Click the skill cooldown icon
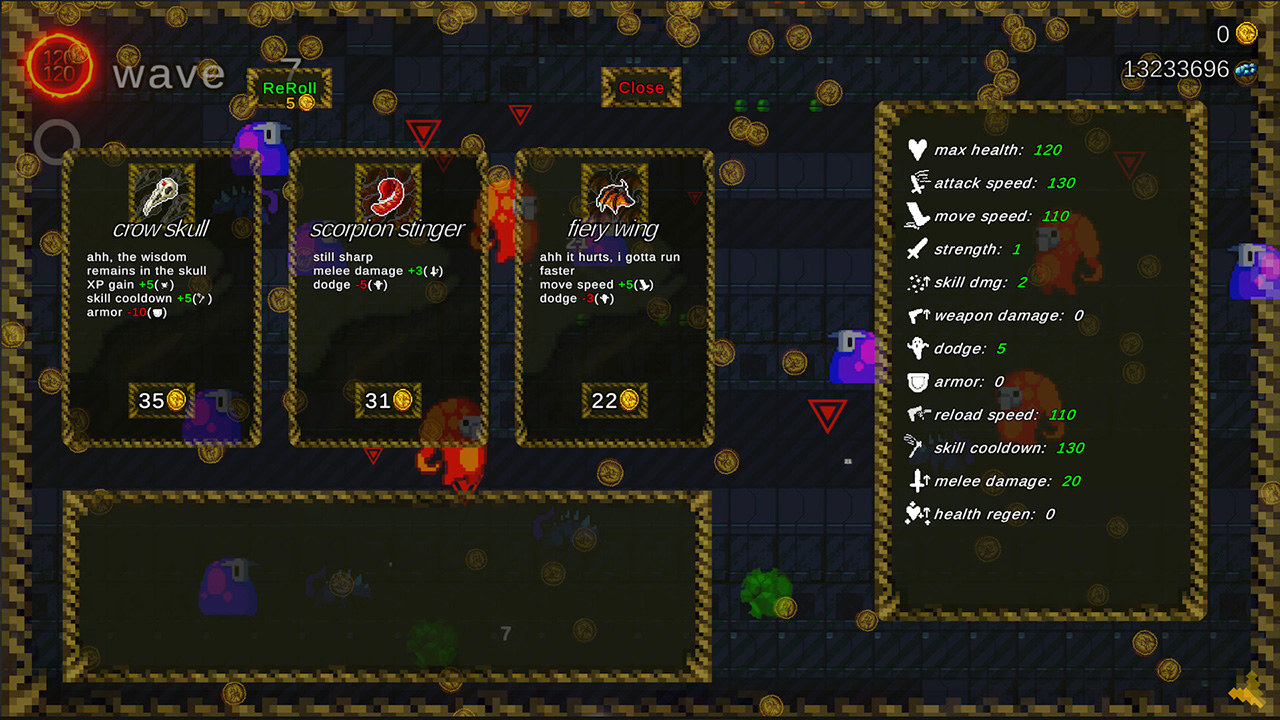This screenshot has height=720, width=1280. point(913,447)
